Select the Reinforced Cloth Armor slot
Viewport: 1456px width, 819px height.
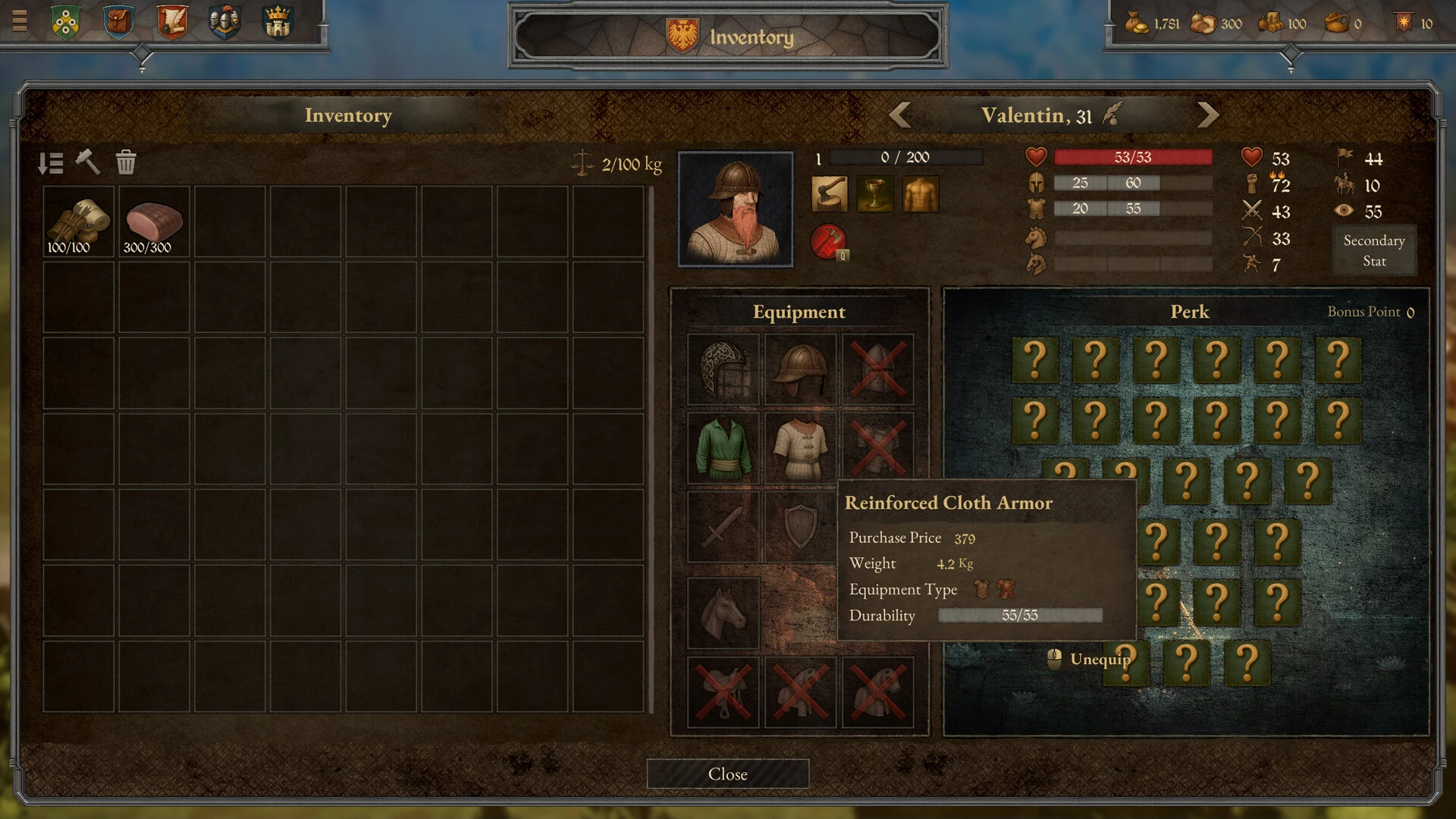coord(800,447)
